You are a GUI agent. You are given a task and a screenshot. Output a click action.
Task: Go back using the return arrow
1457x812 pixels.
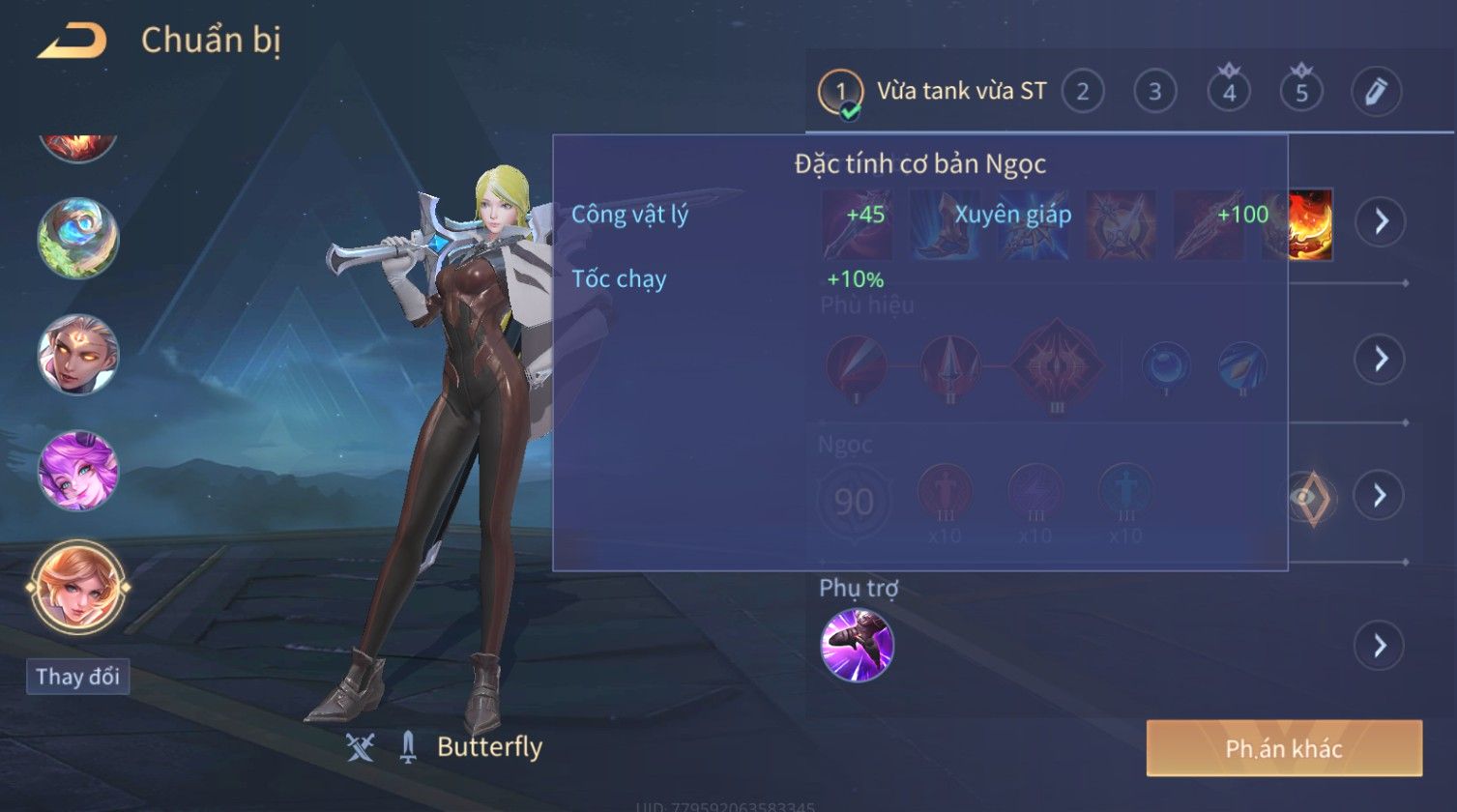73,42
